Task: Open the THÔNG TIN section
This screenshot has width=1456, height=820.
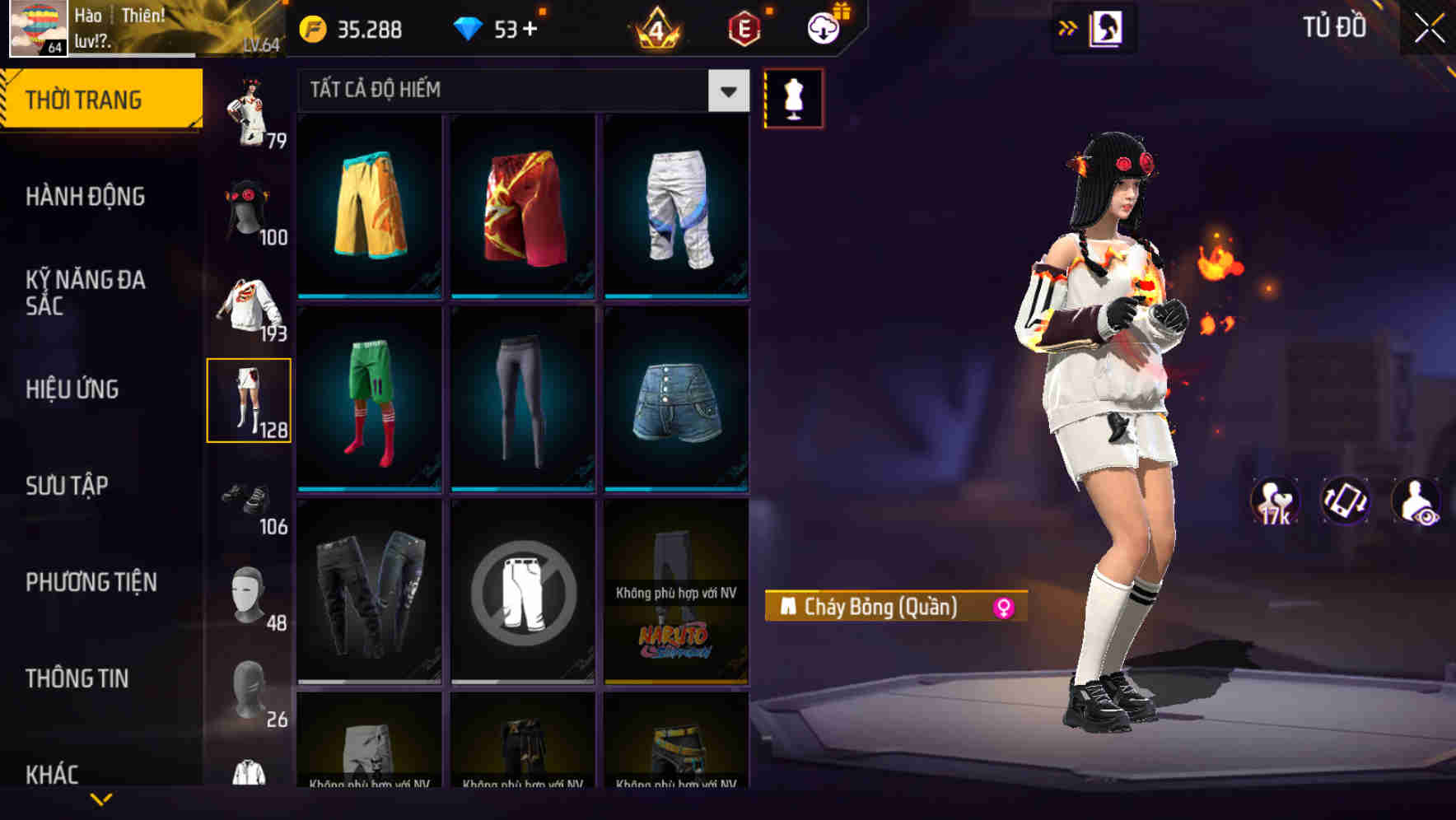Action: [x=76, y=678]
